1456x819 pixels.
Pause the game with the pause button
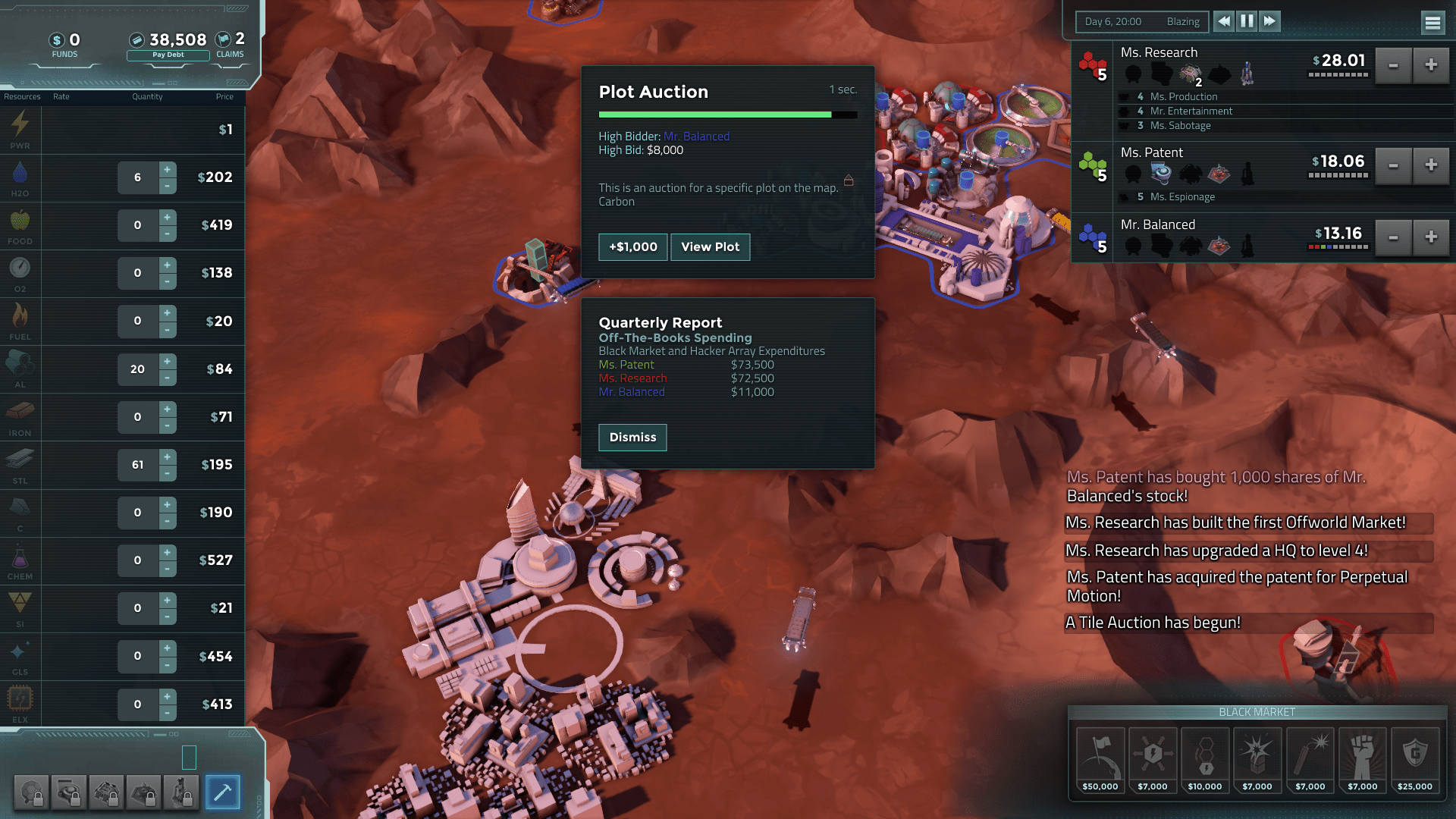[1247, 21]
